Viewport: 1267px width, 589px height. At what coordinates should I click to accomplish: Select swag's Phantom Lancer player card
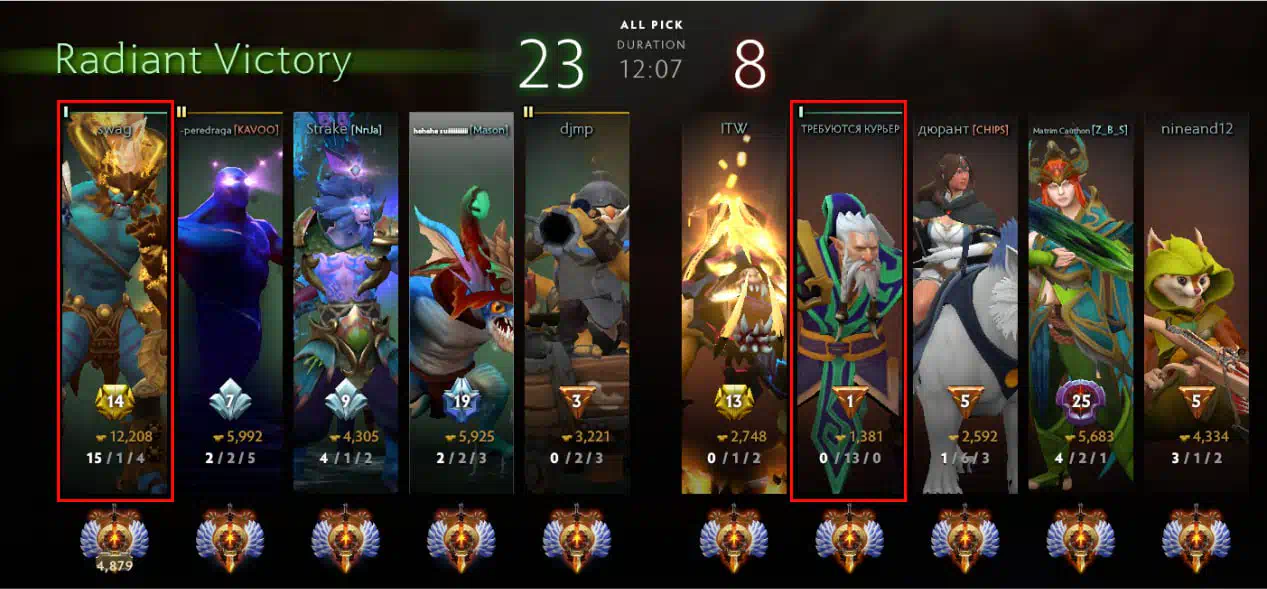[x=115, y=300]
